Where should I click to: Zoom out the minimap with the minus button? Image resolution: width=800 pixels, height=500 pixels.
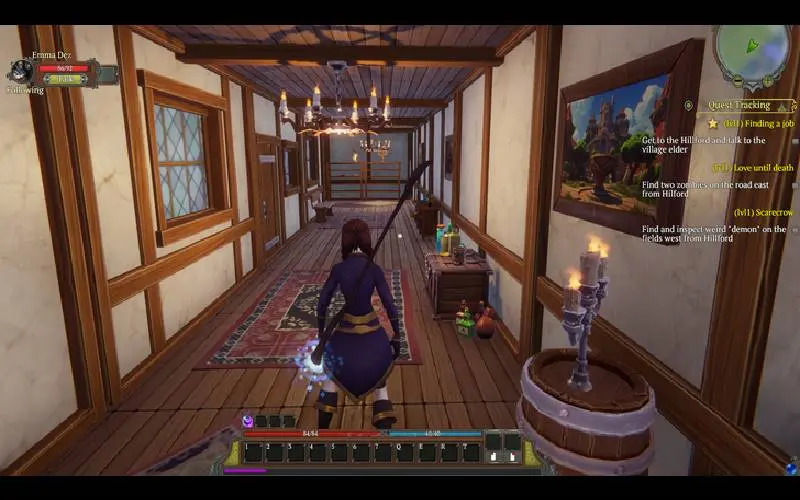tap(738, 80)
